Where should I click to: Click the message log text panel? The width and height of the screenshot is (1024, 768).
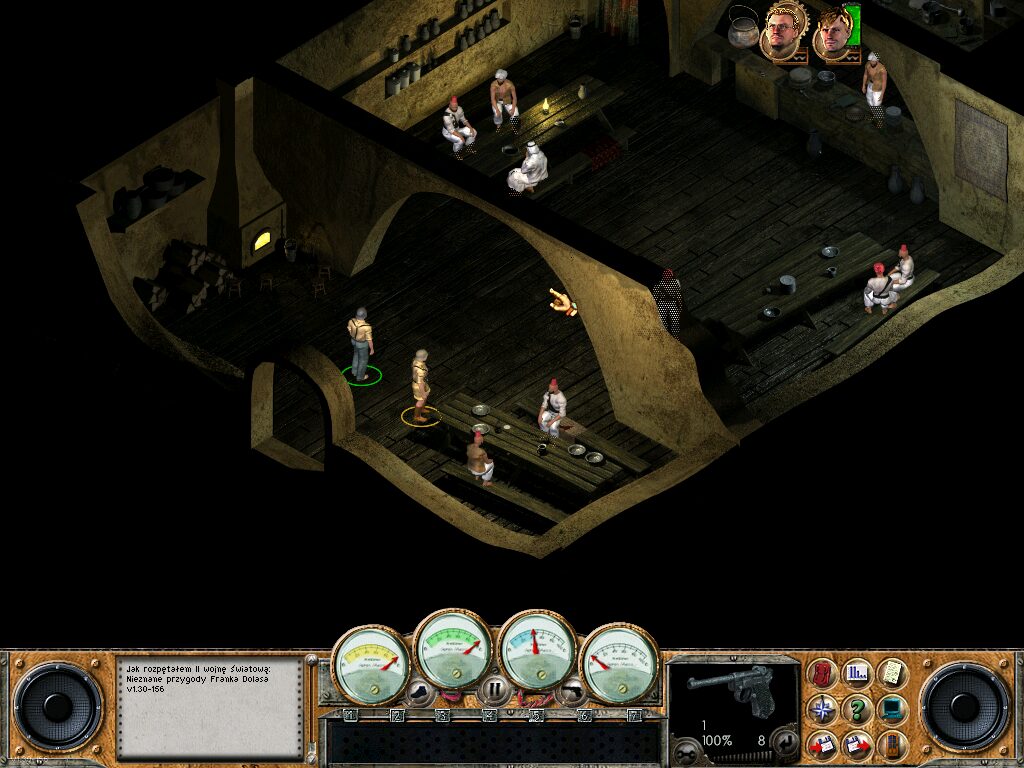point(208,706)
